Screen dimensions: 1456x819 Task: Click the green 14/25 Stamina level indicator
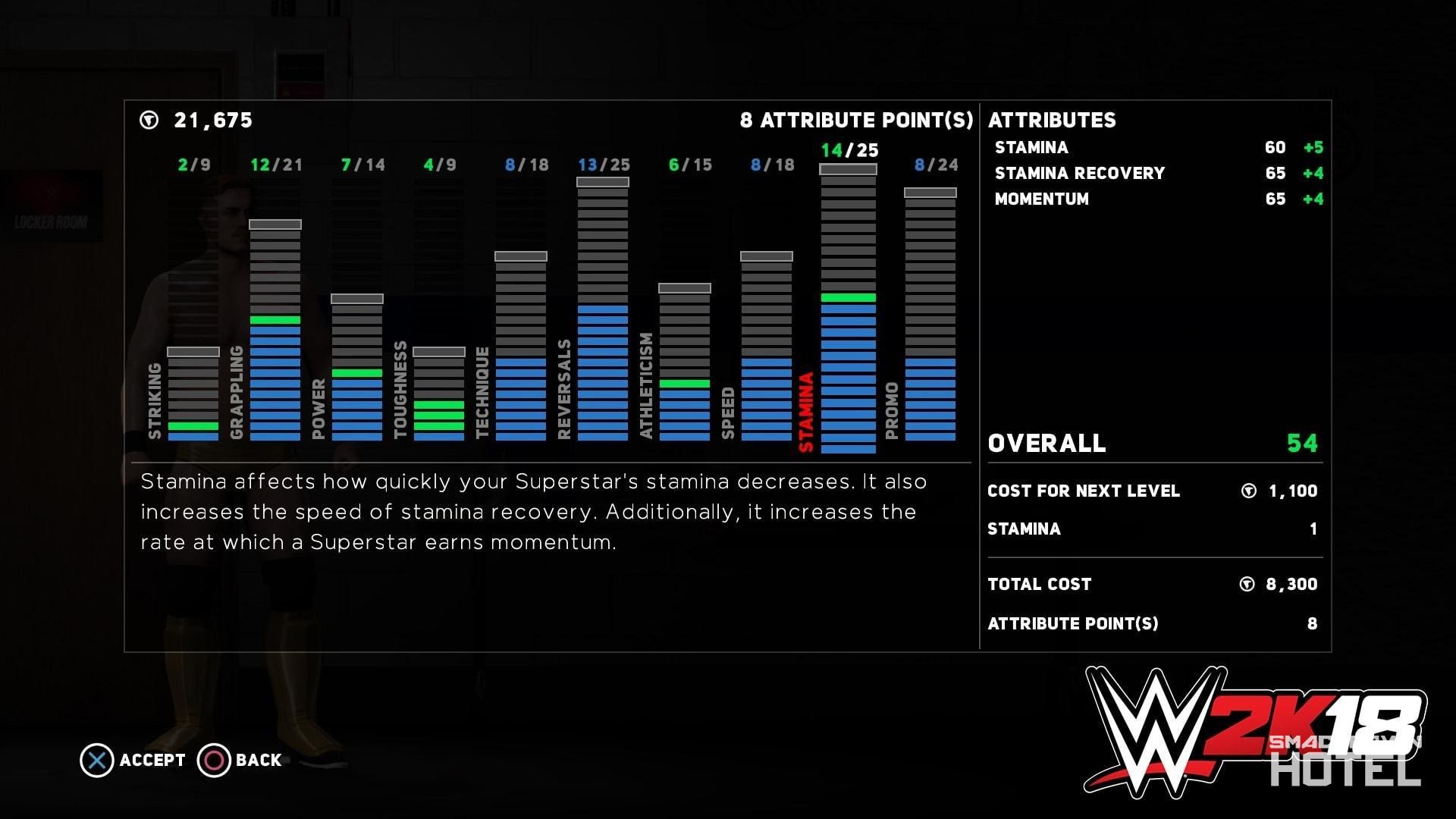(849, 150)
